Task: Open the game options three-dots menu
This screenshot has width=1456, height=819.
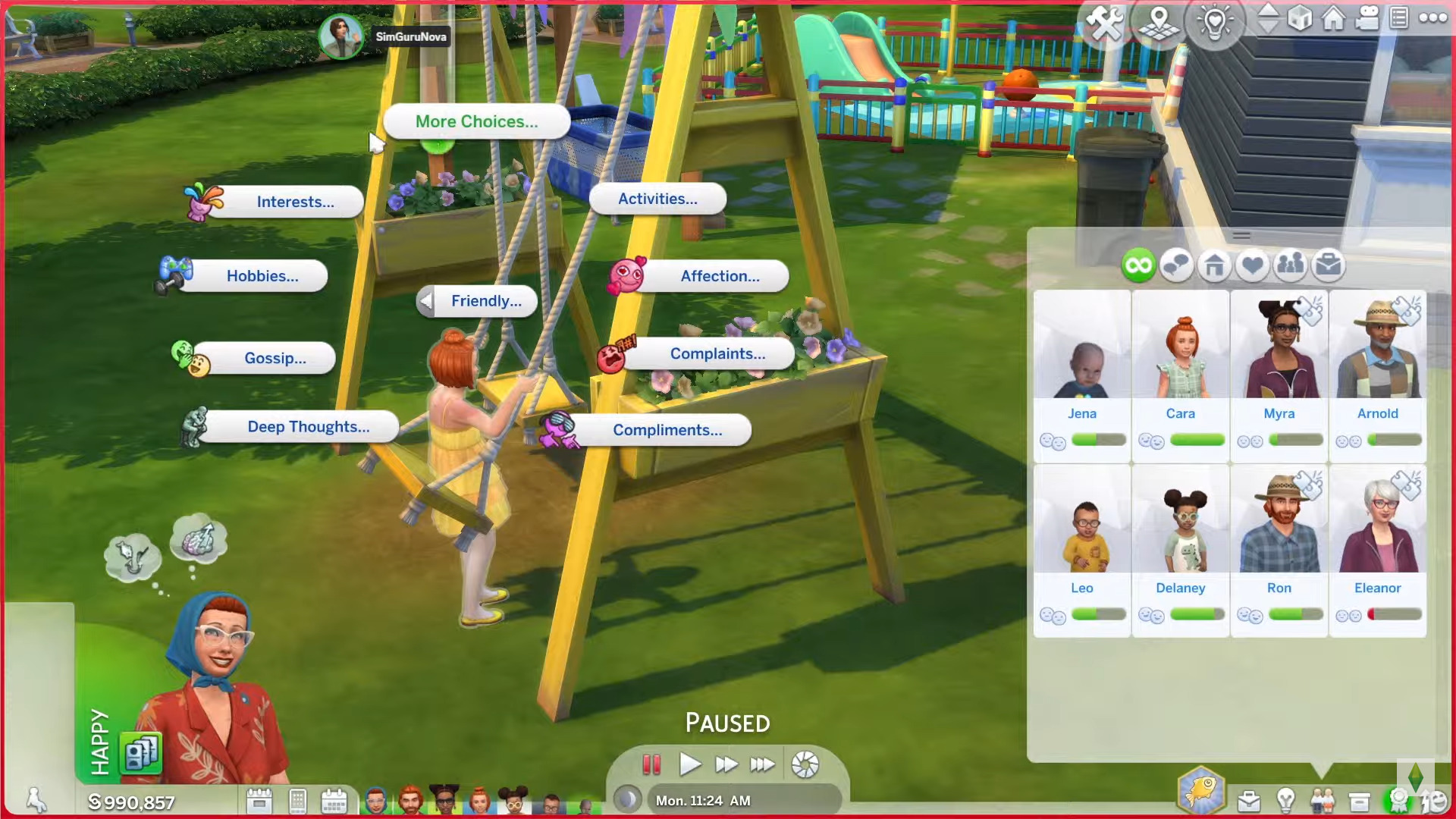Action: click(x=1432, y=18)
